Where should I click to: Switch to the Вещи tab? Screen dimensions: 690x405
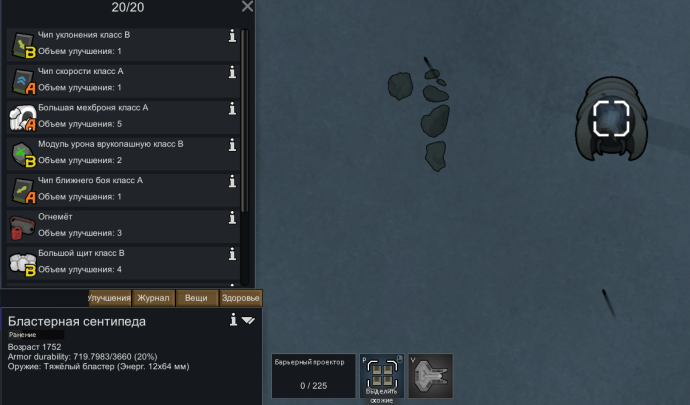(x=197, y=298)
